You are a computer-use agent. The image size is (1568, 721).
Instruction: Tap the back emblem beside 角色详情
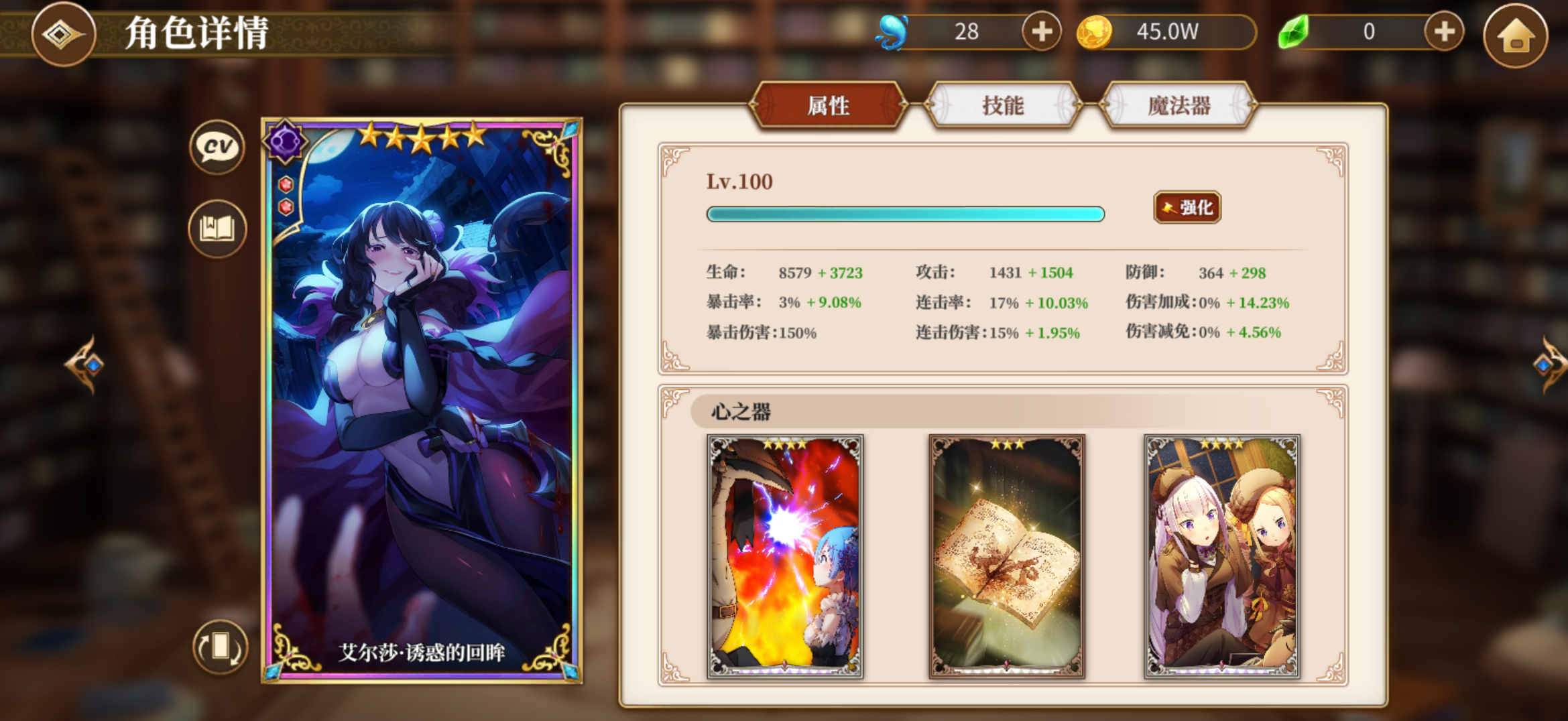tap(64, 35)
